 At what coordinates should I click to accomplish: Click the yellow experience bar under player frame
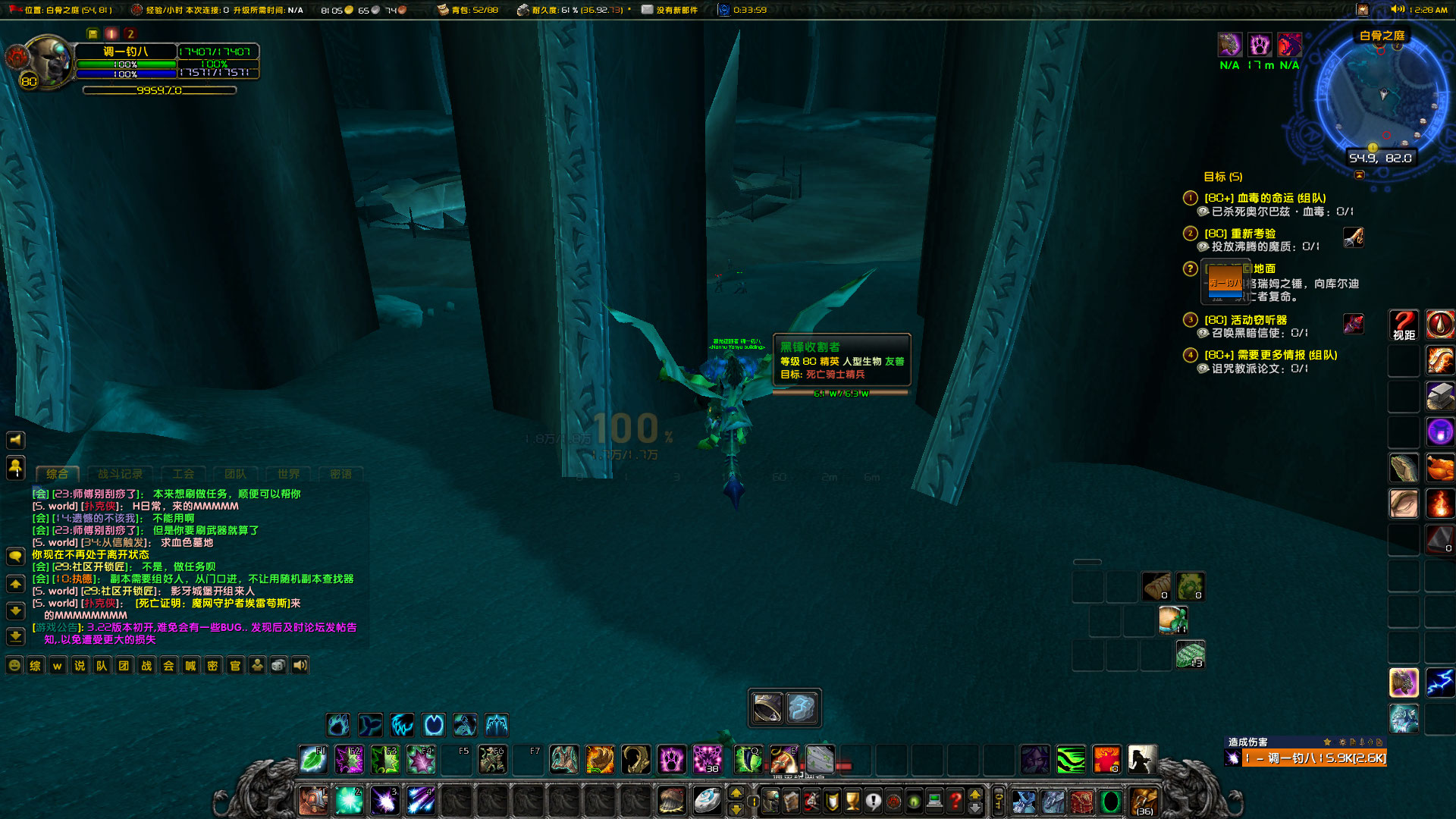coord(159,89)
